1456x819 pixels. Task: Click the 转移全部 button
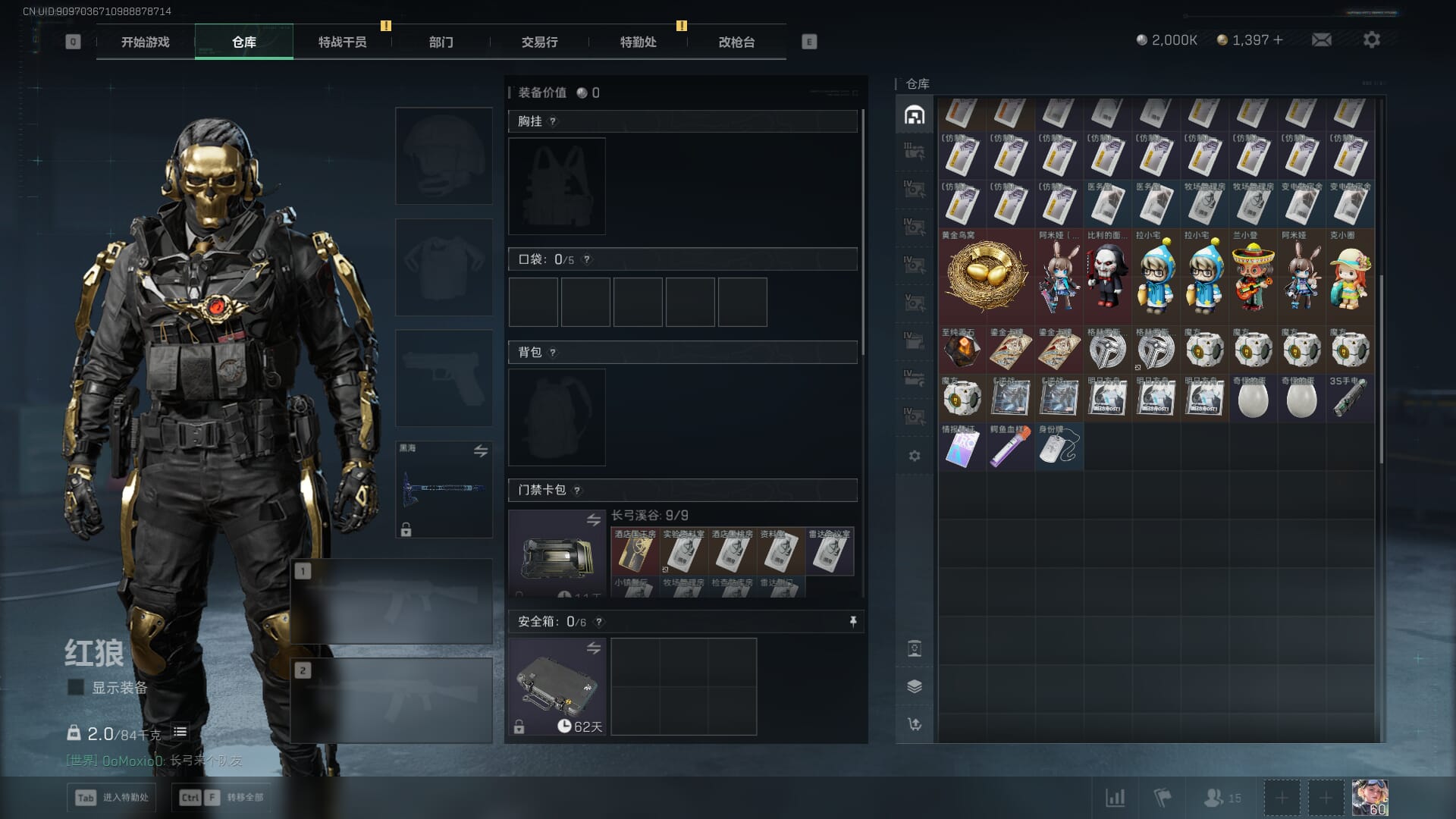coord(221,797)
